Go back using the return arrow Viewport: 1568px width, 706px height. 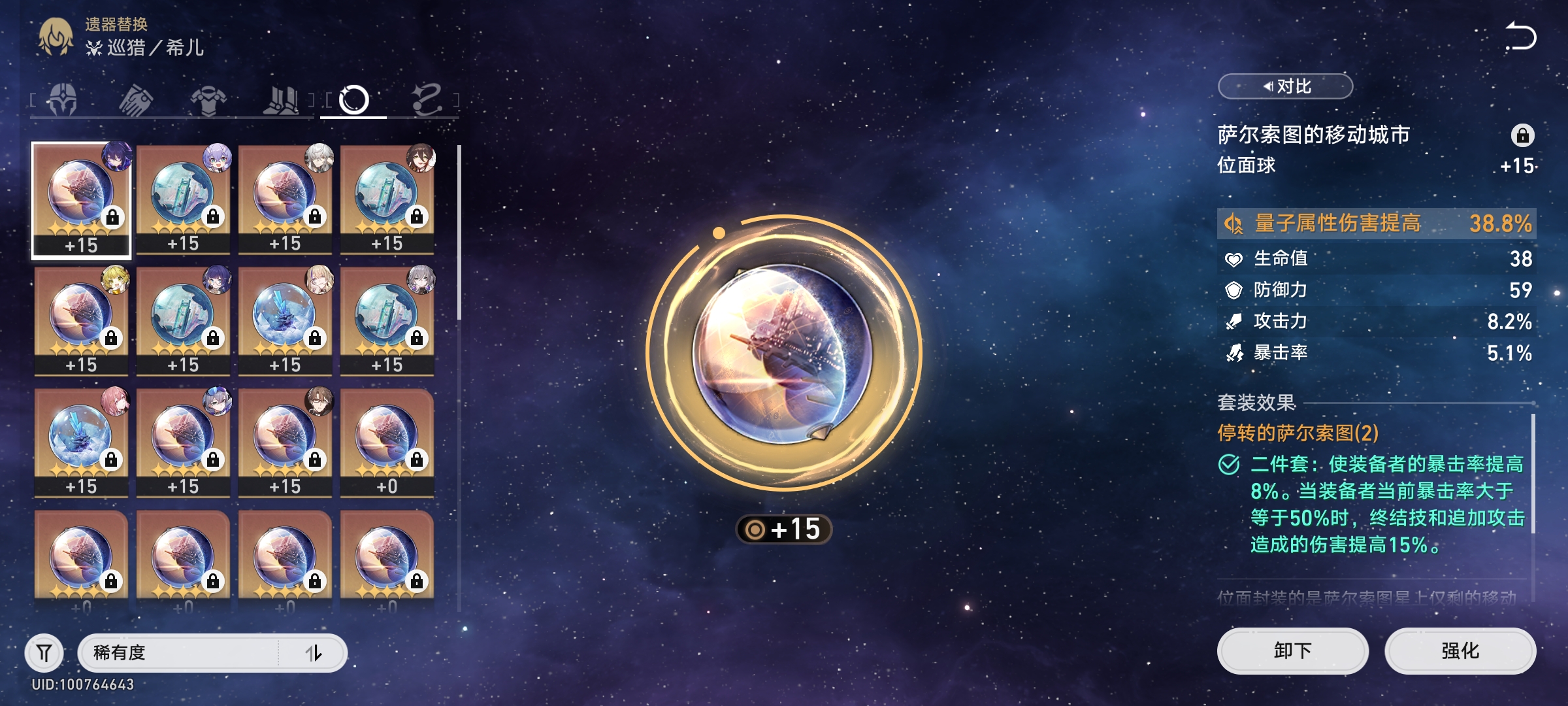click(x=1520, y=36)
